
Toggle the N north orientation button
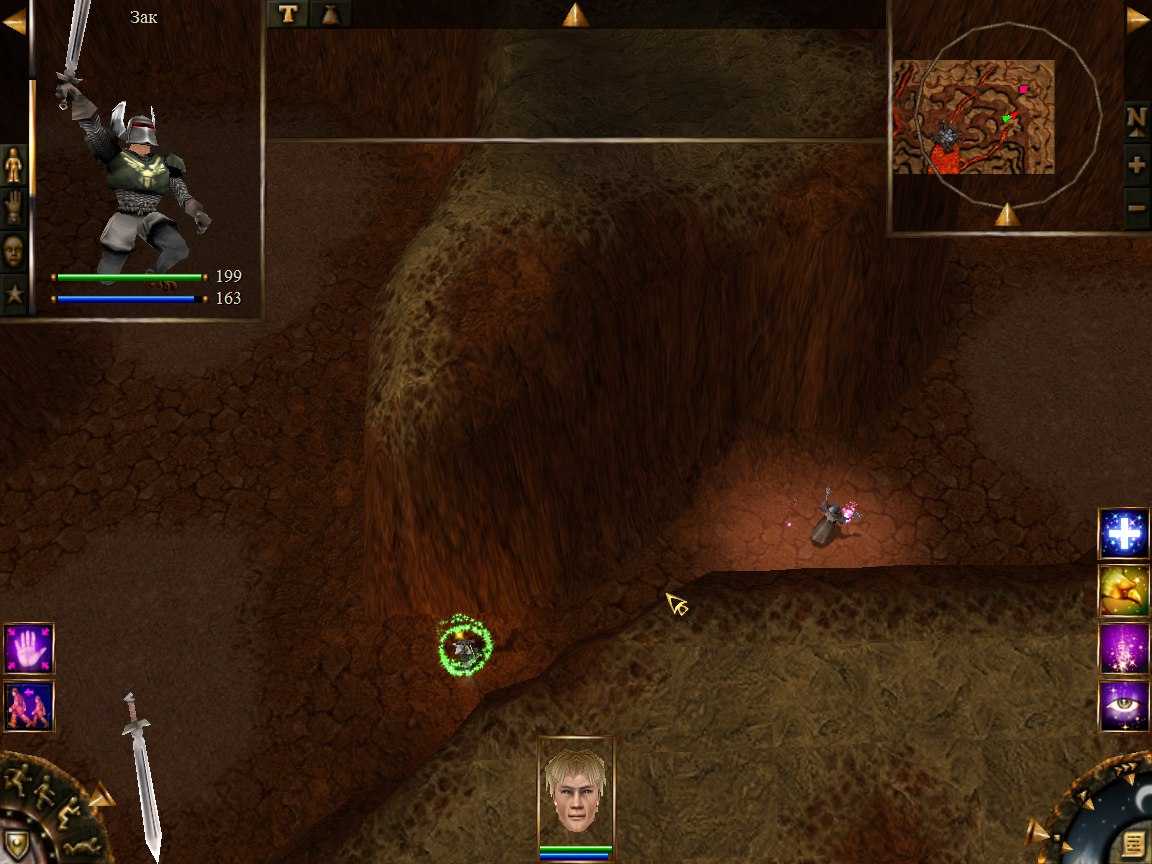(1136, 119)
